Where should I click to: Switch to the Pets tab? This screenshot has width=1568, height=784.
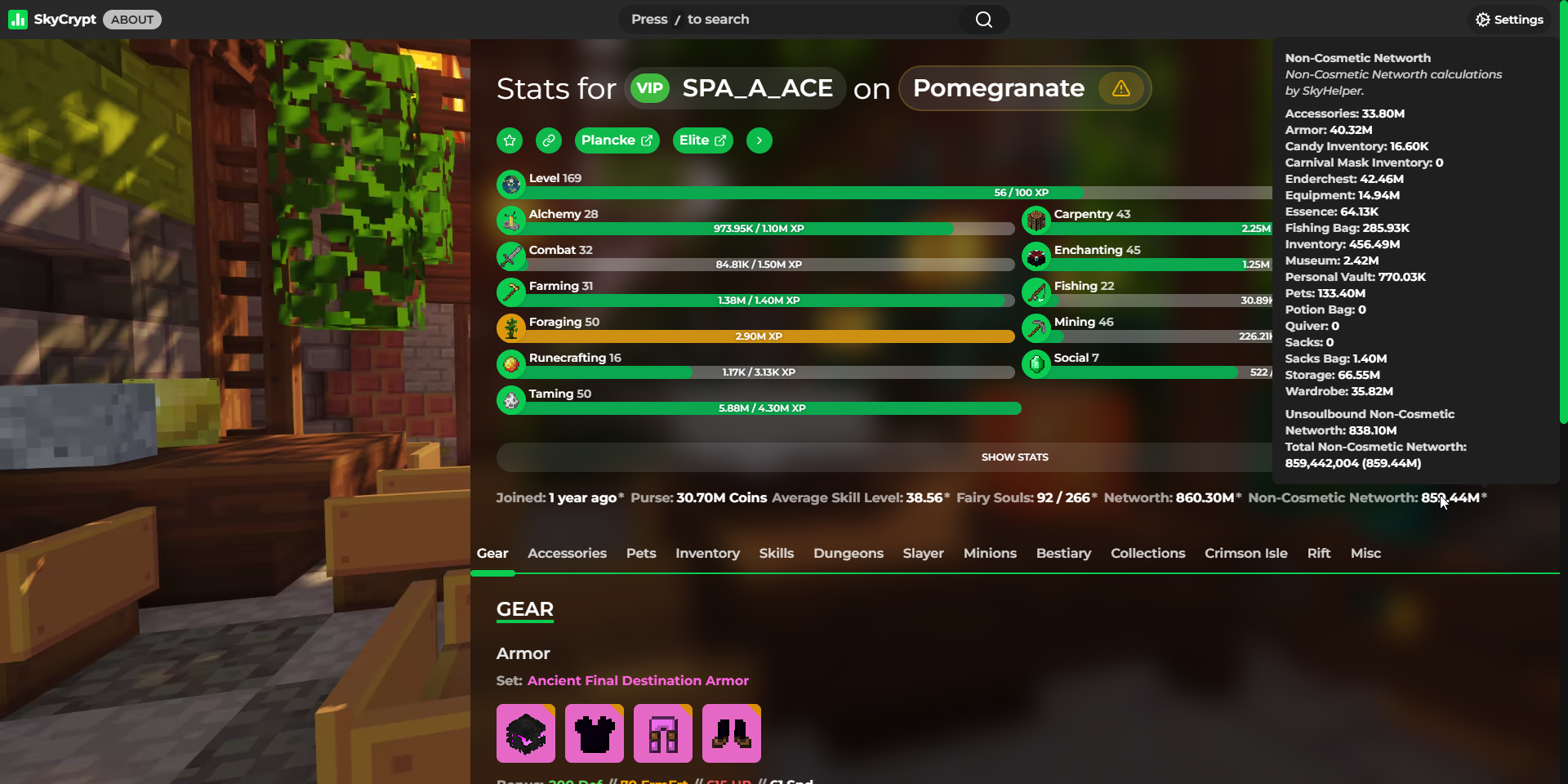pos(641,554)
